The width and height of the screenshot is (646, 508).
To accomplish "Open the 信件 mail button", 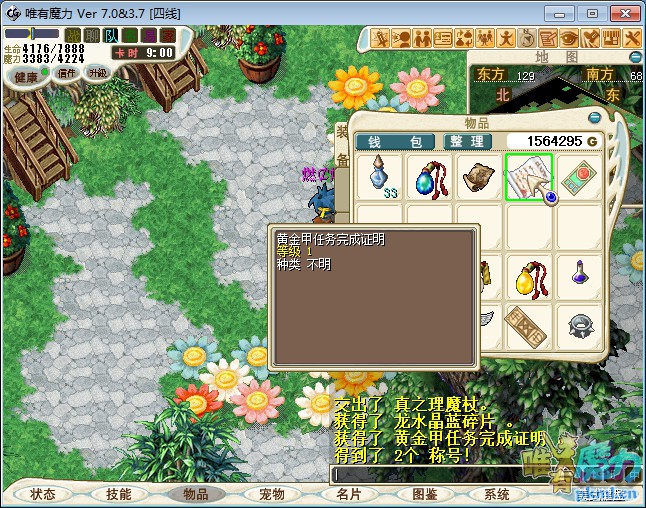I will [x=68, y=73].
